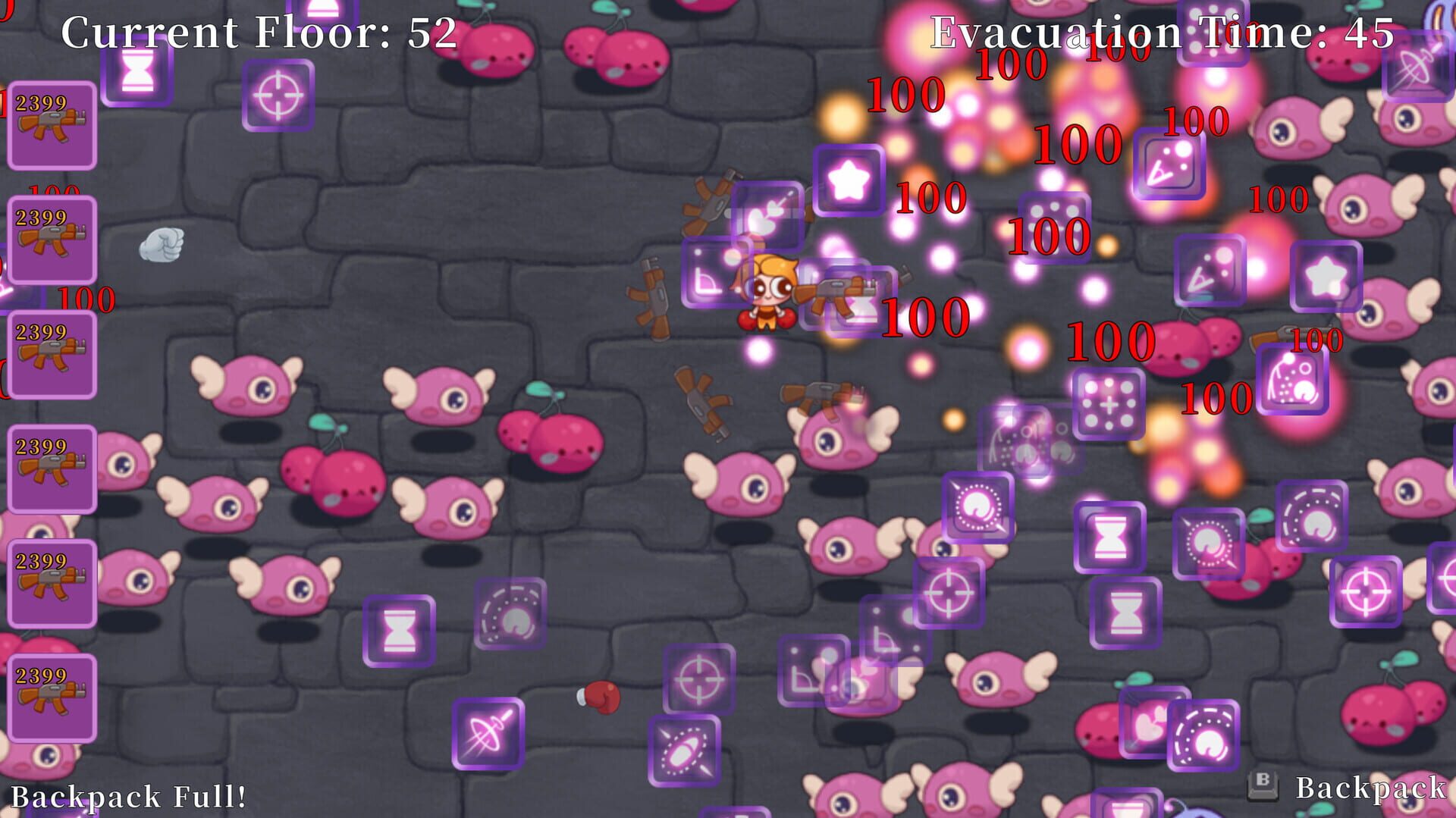Click the Current Floor: 52 label
This screenshot has height=818, width=1456.
(258, 30)
